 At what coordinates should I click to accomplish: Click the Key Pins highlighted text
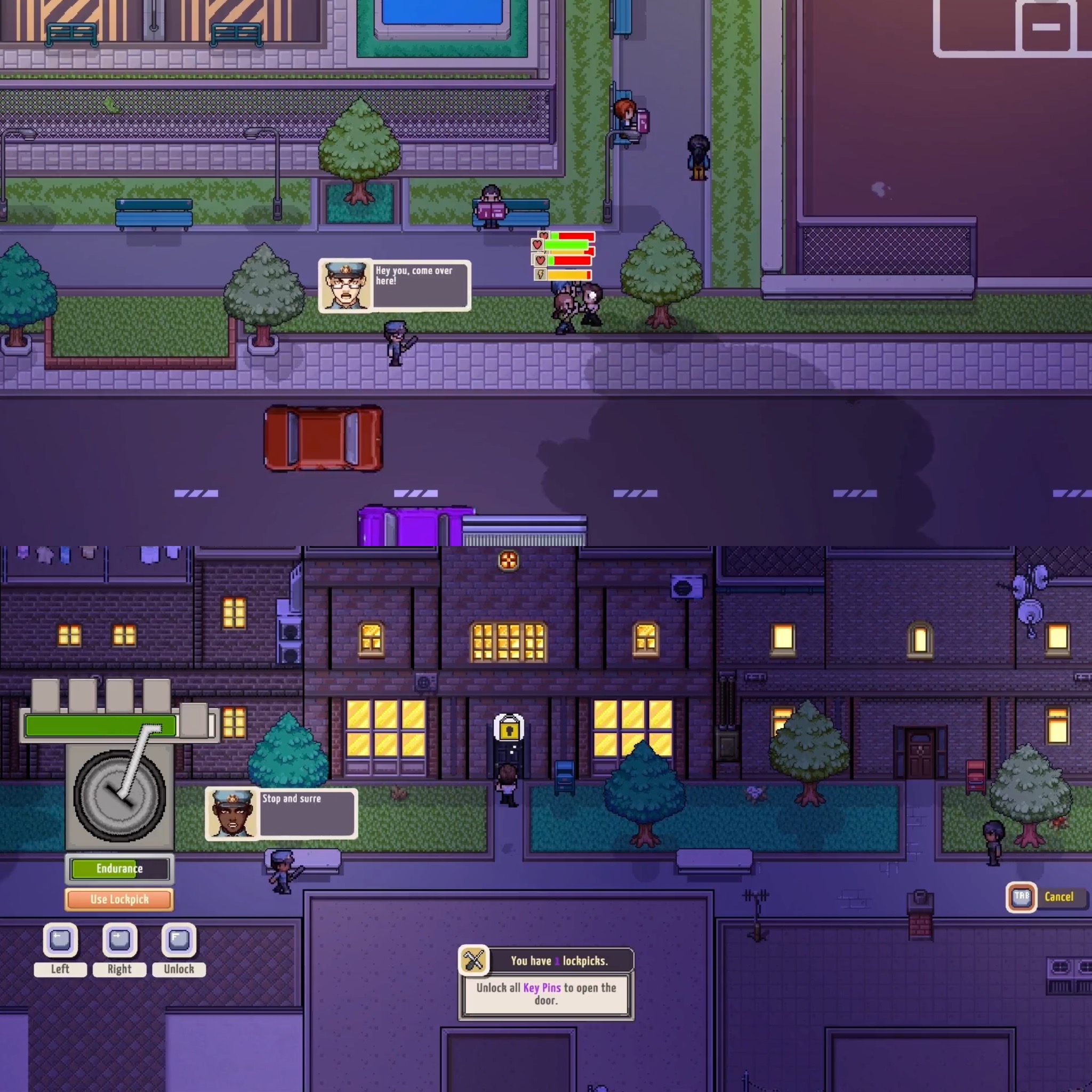click(542, 988)
